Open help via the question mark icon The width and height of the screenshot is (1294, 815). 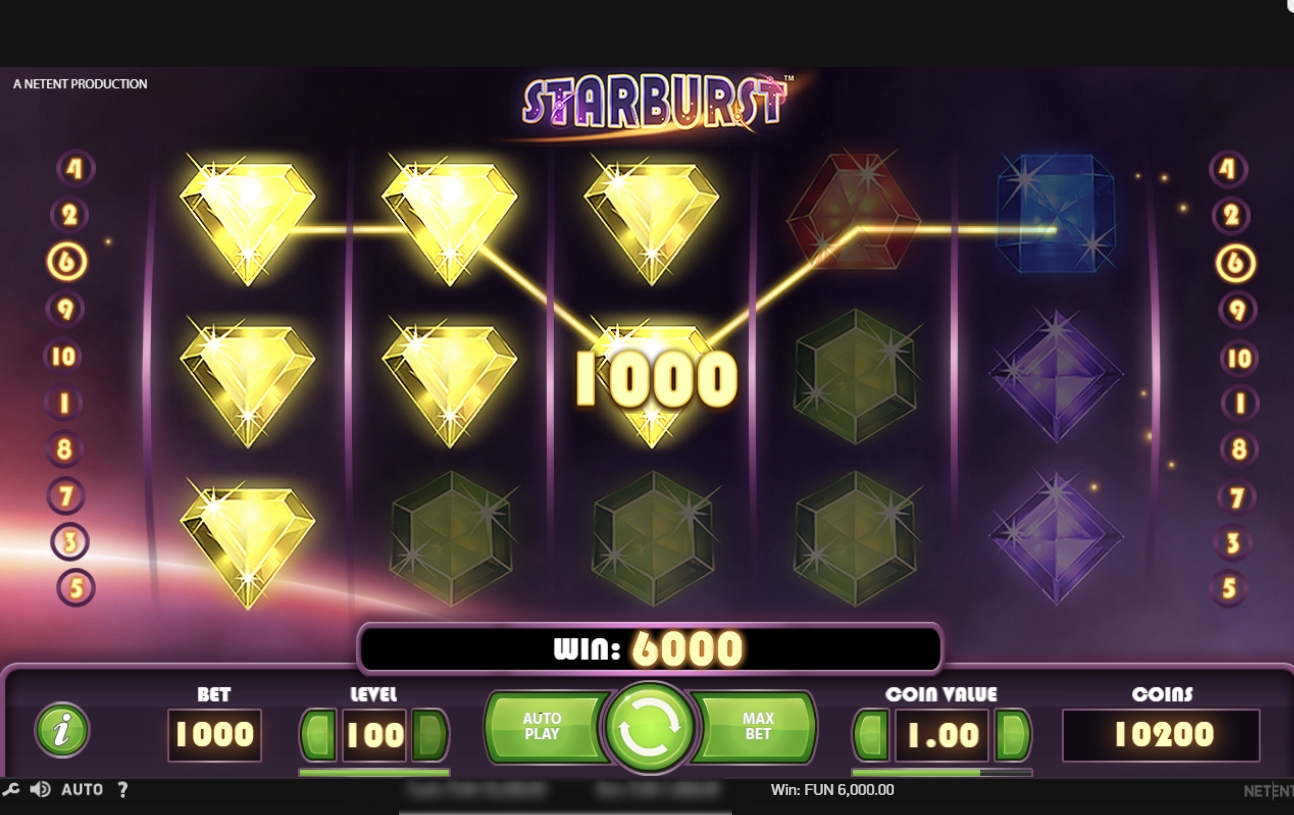coord(122,789)
